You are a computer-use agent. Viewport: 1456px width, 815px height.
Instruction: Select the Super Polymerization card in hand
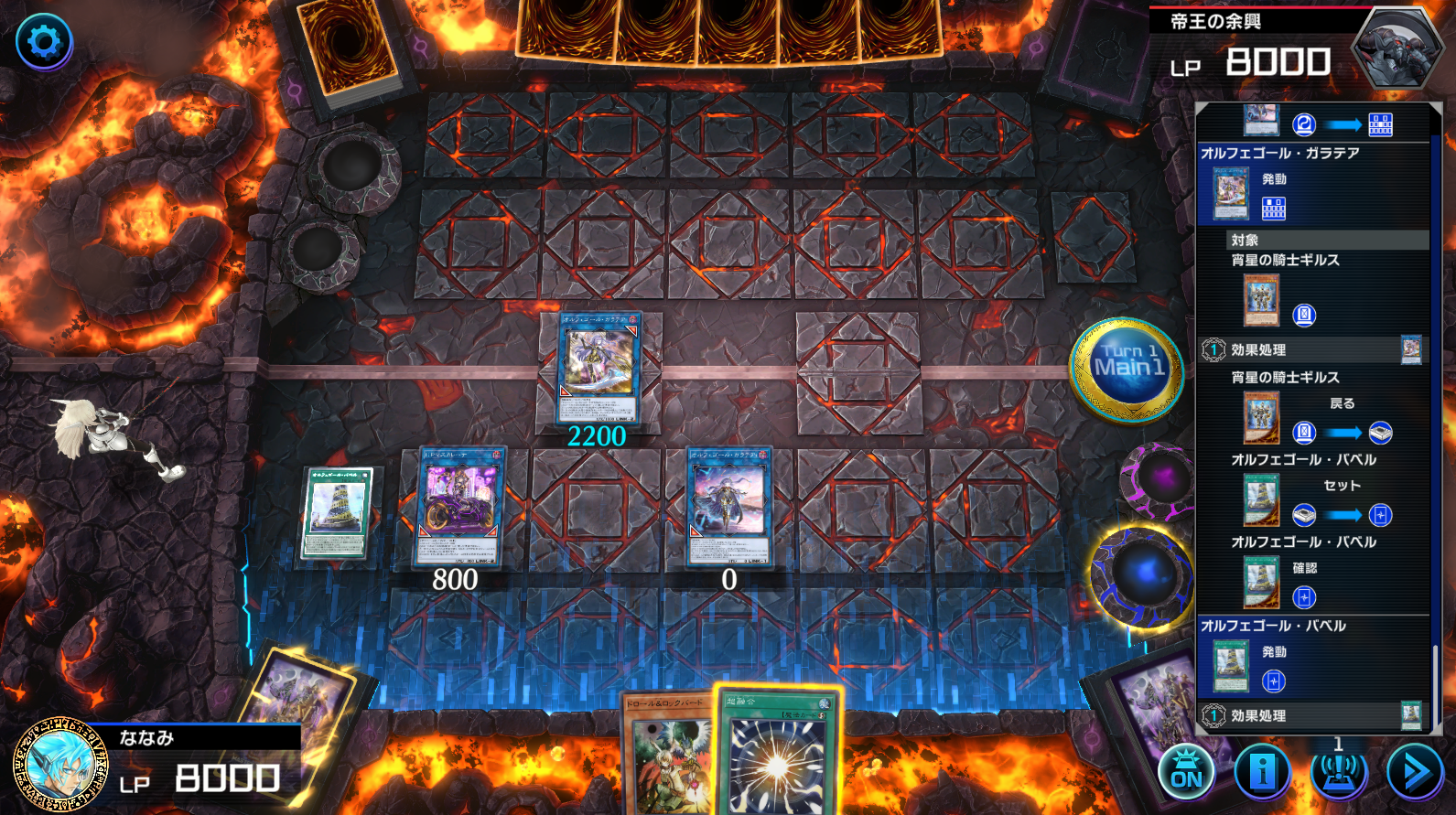778,755
